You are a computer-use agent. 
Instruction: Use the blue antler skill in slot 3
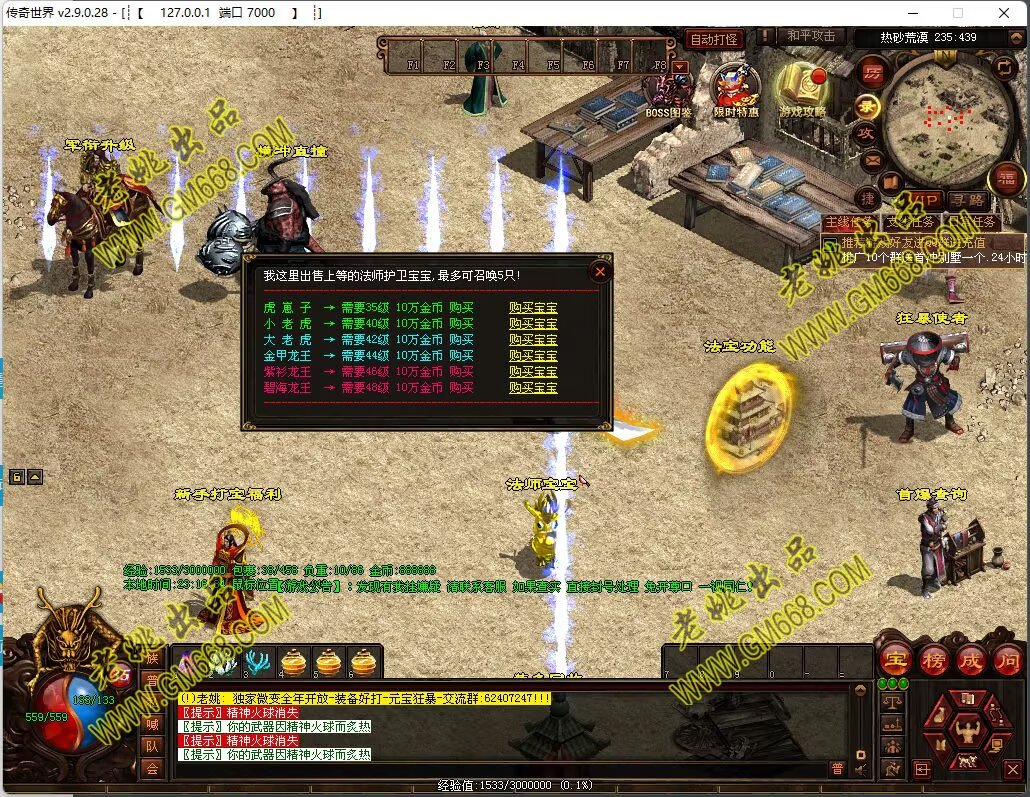(x=259, y=662)
